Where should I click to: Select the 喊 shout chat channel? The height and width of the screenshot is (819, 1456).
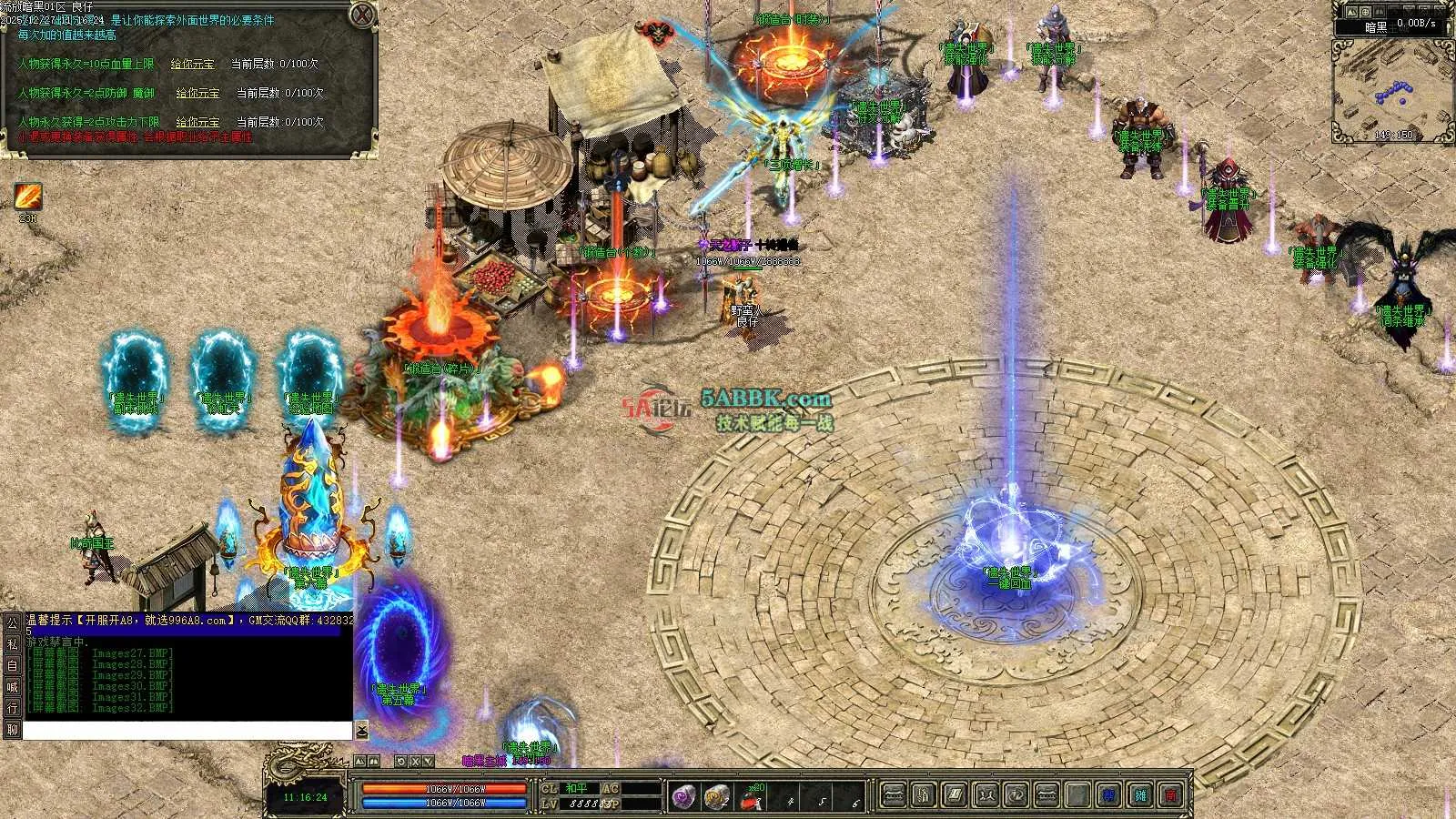coord(12,687)
